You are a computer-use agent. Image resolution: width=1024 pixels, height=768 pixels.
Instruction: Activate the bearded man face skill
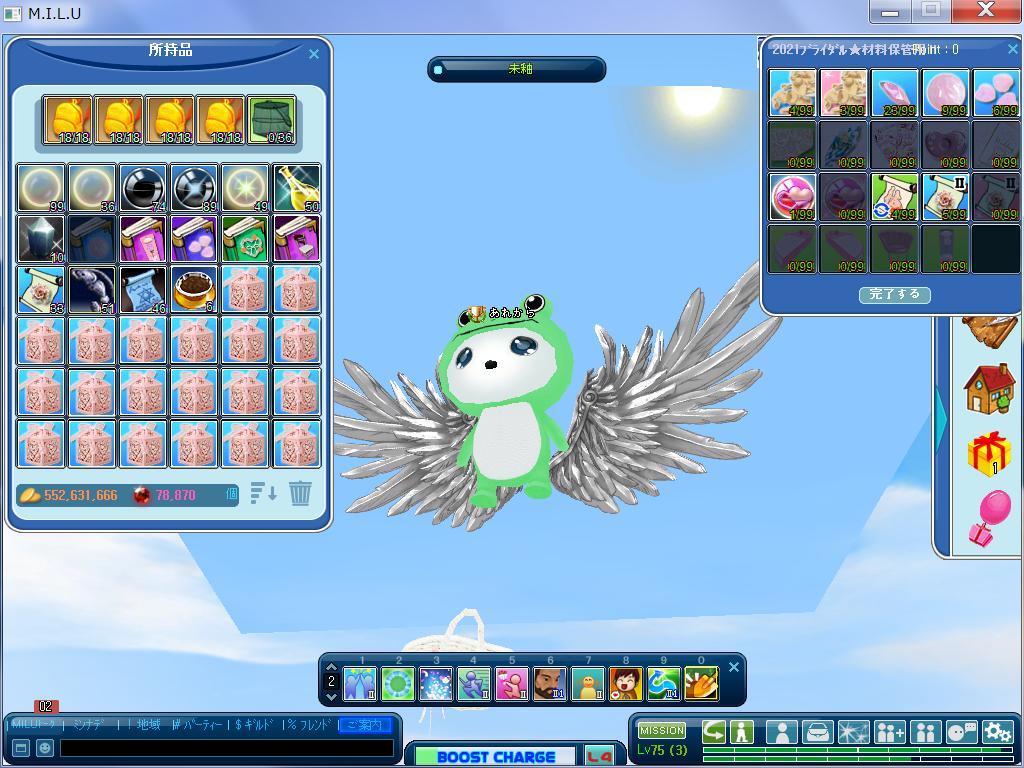tap(549, 684)
